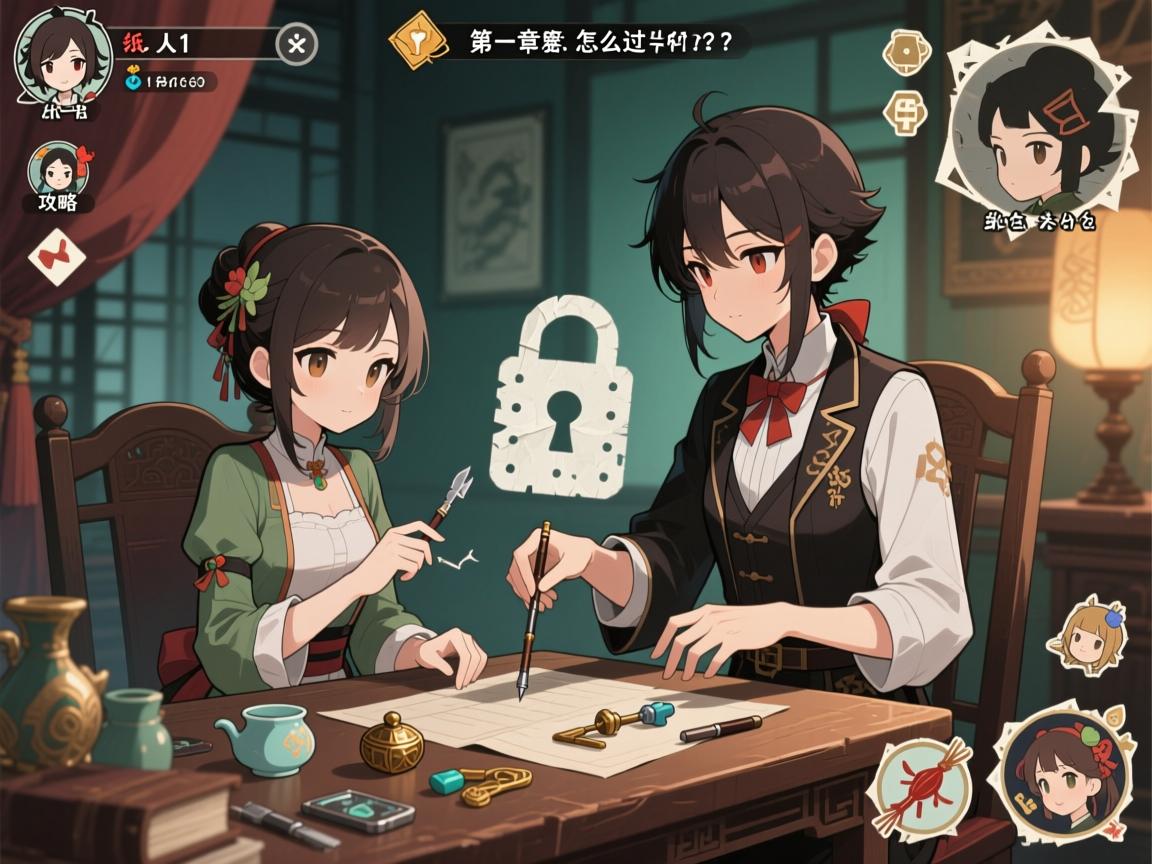Open the player avatar profile
Screen dimensions: 1152x864
coord(50,52)
